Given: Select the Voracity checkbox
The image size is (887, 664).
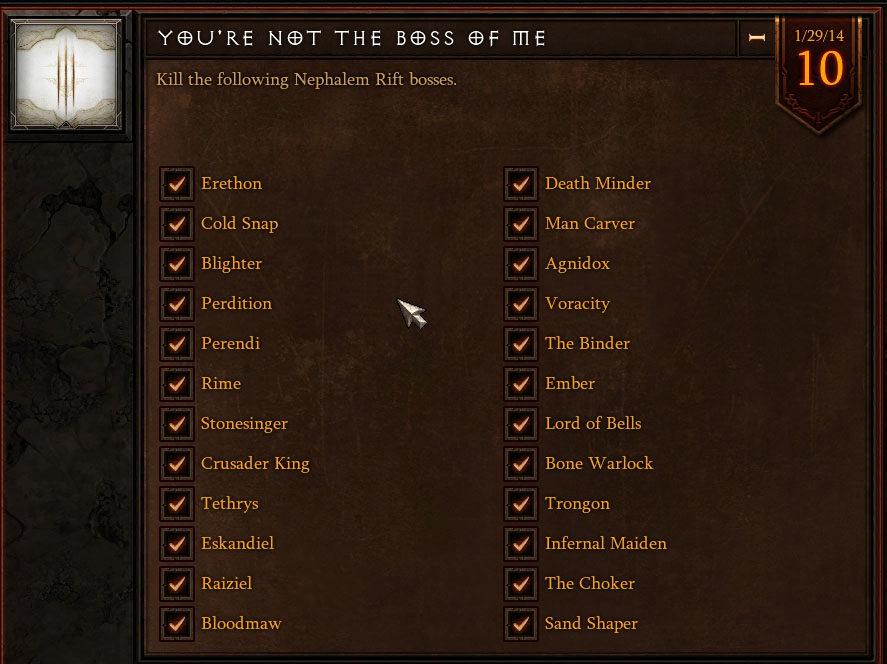Looking at the screenshot, I should click(521, 304).
